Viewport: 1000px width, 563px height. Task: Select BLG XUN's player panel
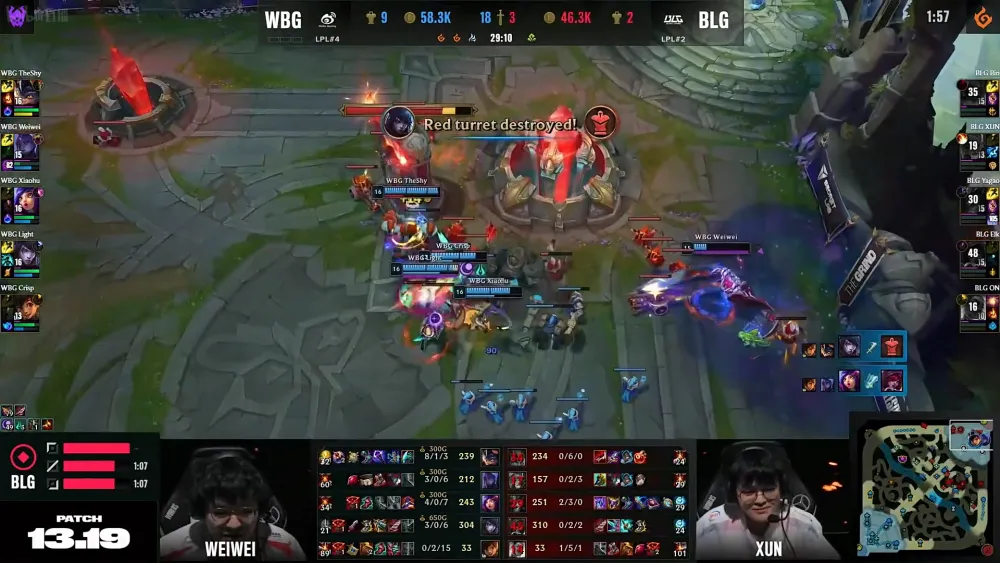click(978, 150)
